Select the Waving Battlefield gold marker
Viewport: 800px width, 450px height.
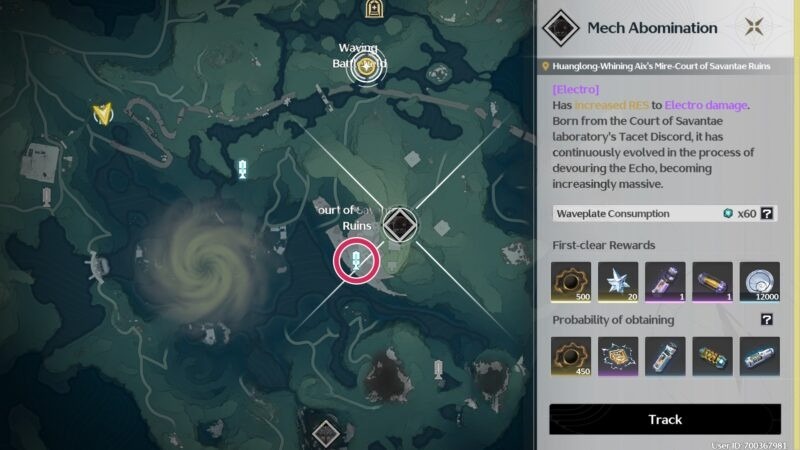click(372, 69)
